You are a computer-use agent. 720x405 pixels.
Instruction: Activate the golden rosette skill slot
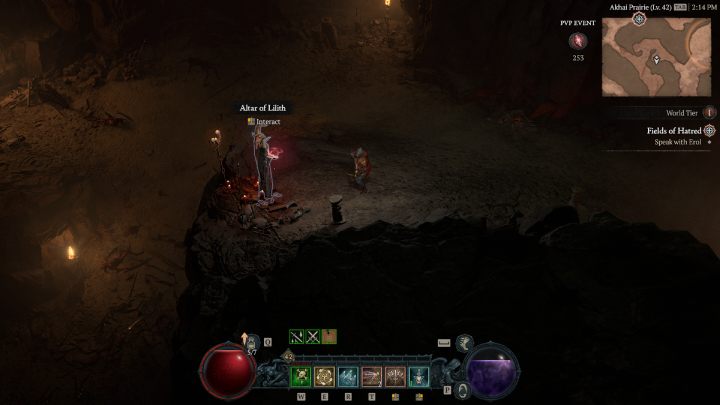324,376
